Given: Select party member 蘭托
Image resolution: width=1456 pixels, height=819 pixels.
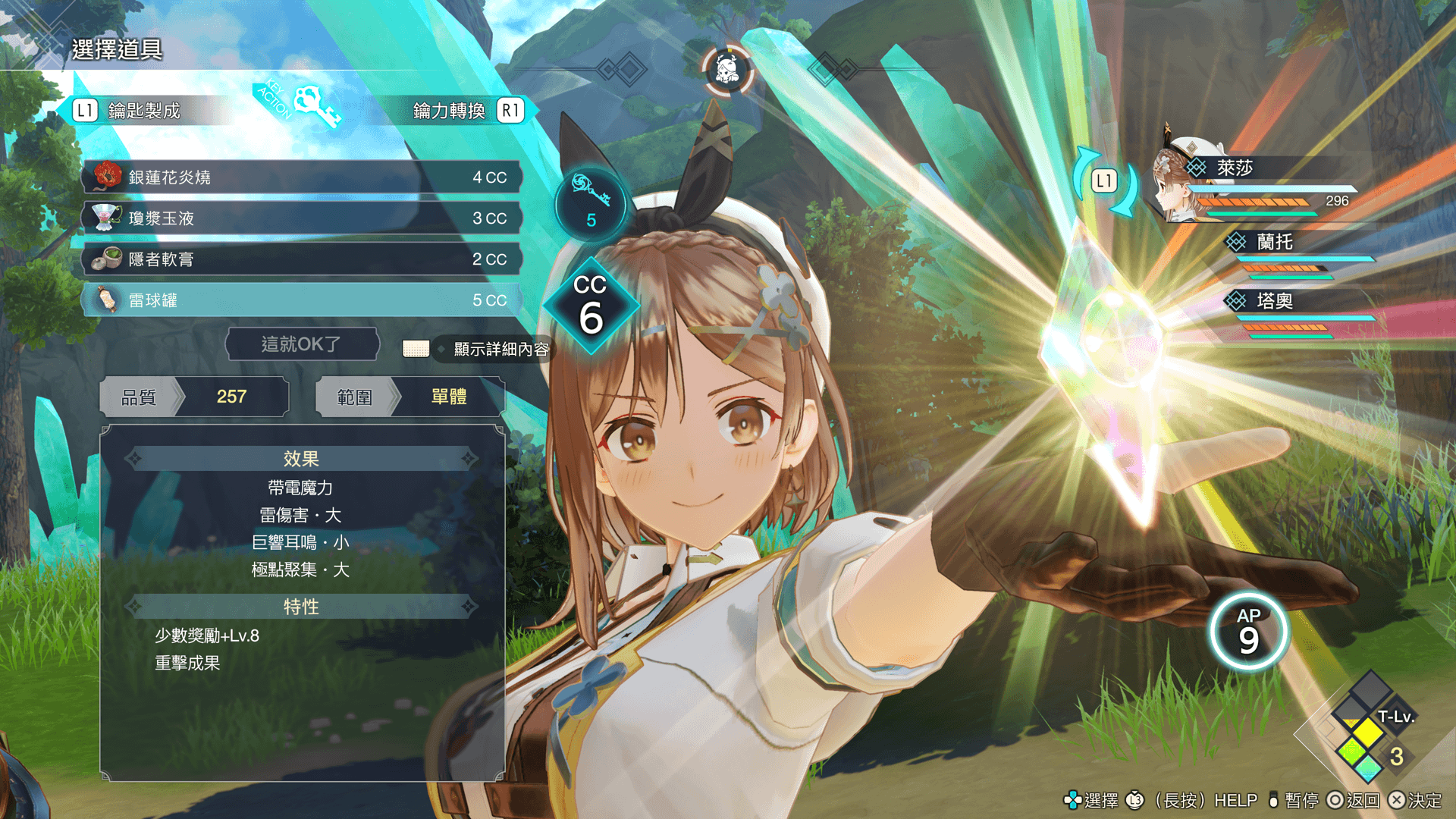Looking at the screenshot, I should pos(1274,242).
